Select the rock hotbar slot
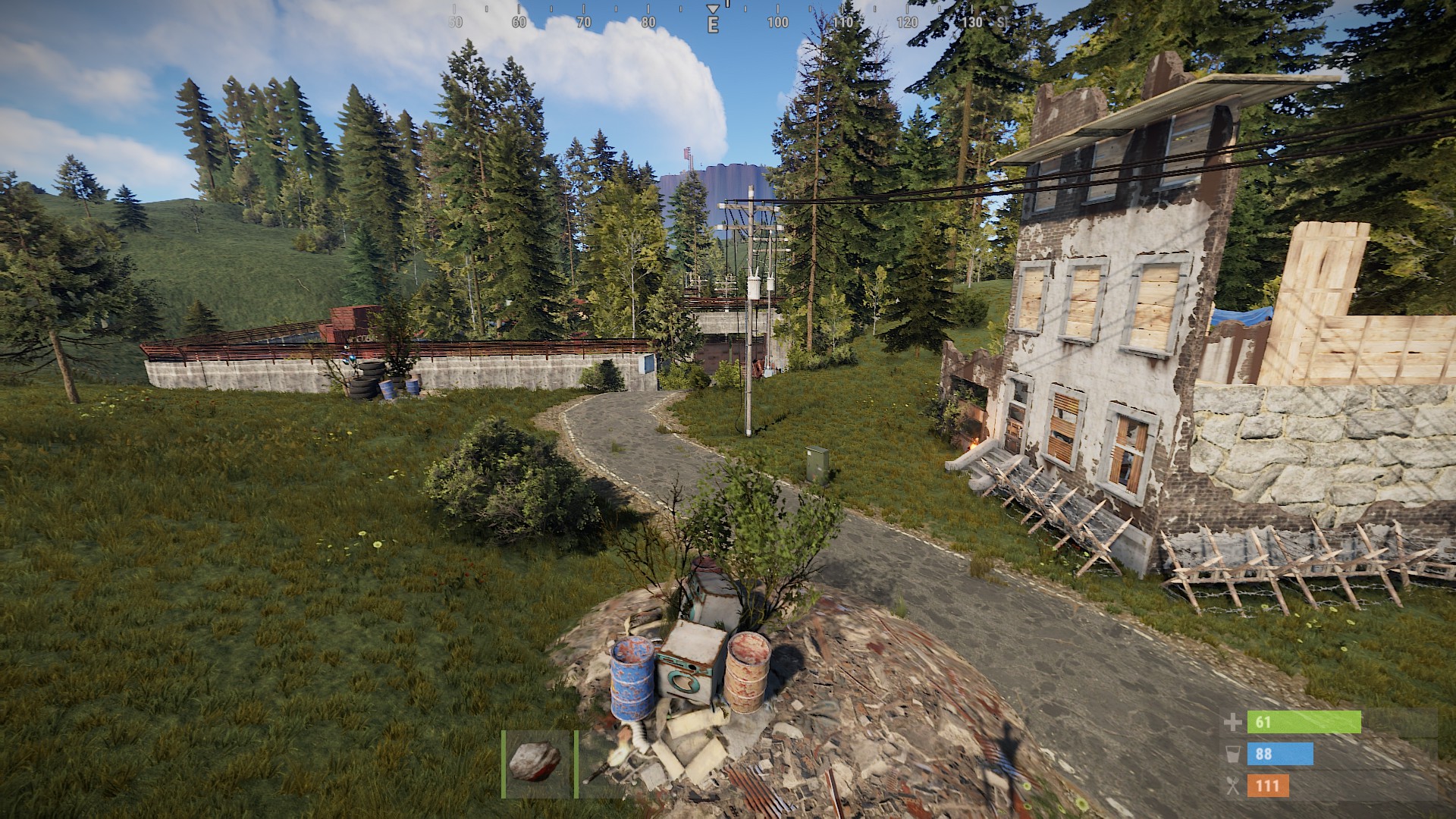Viewport: 1456px width, 819px height. (535, 762)
